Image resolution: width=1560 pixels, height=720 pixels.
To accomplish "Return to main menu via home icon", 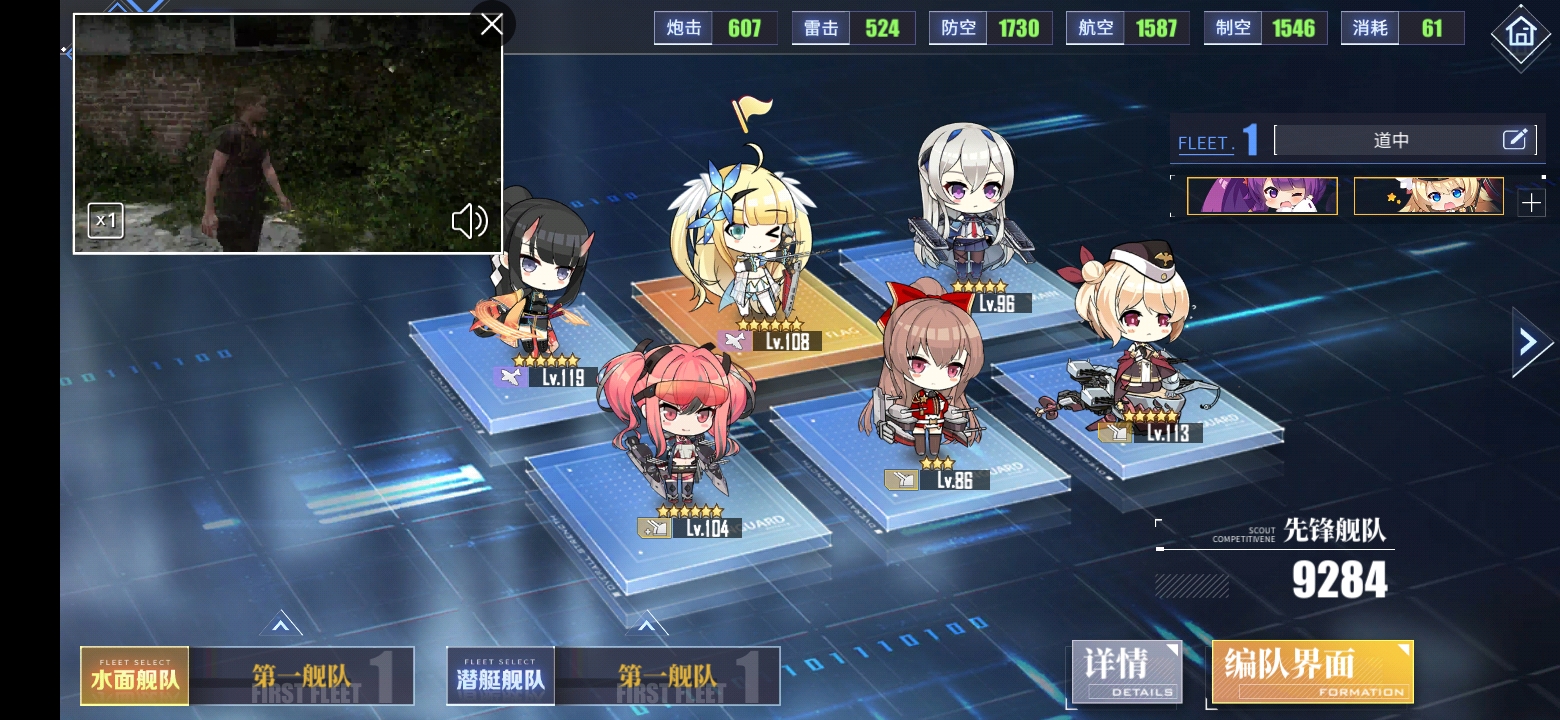I will coord(1519,33).
